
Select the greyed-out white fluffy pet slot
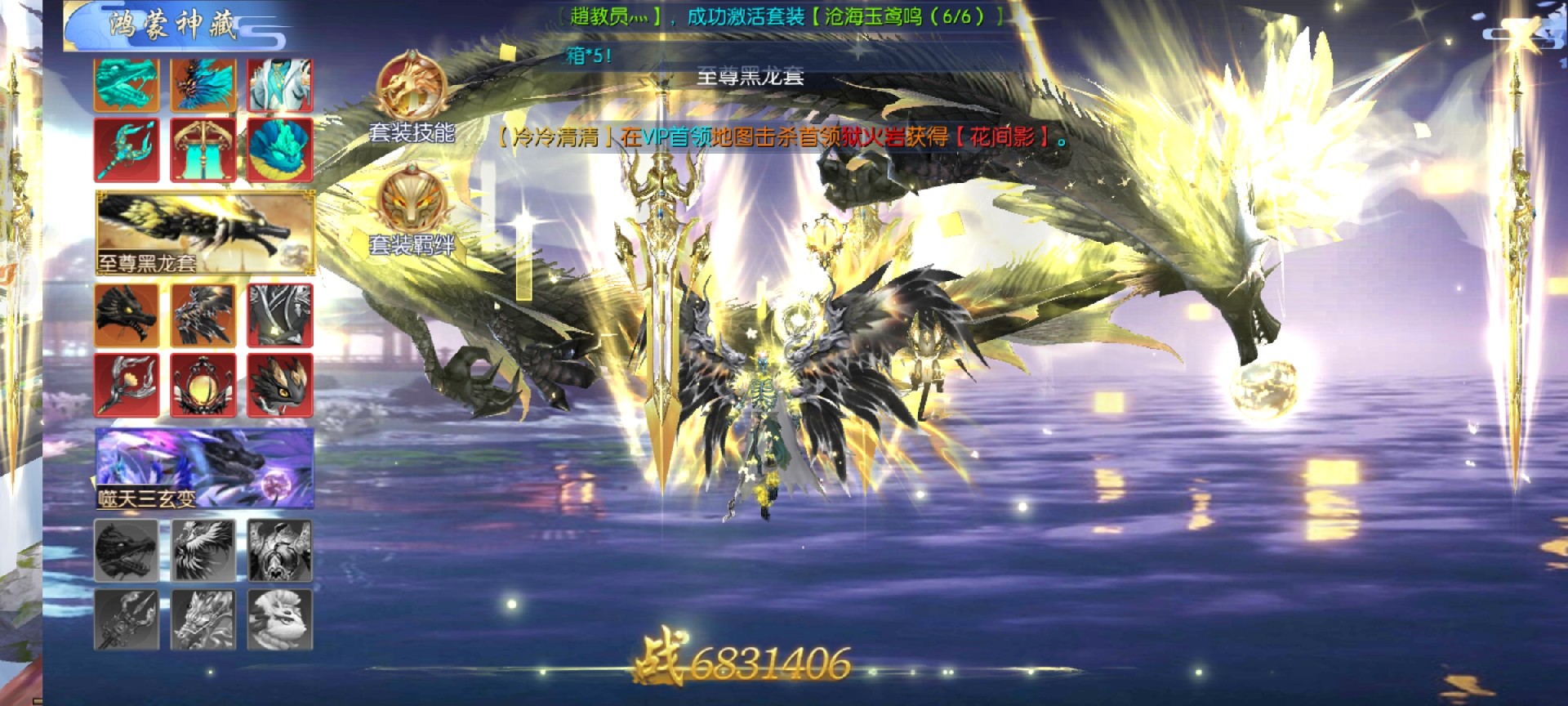[280, 619]
